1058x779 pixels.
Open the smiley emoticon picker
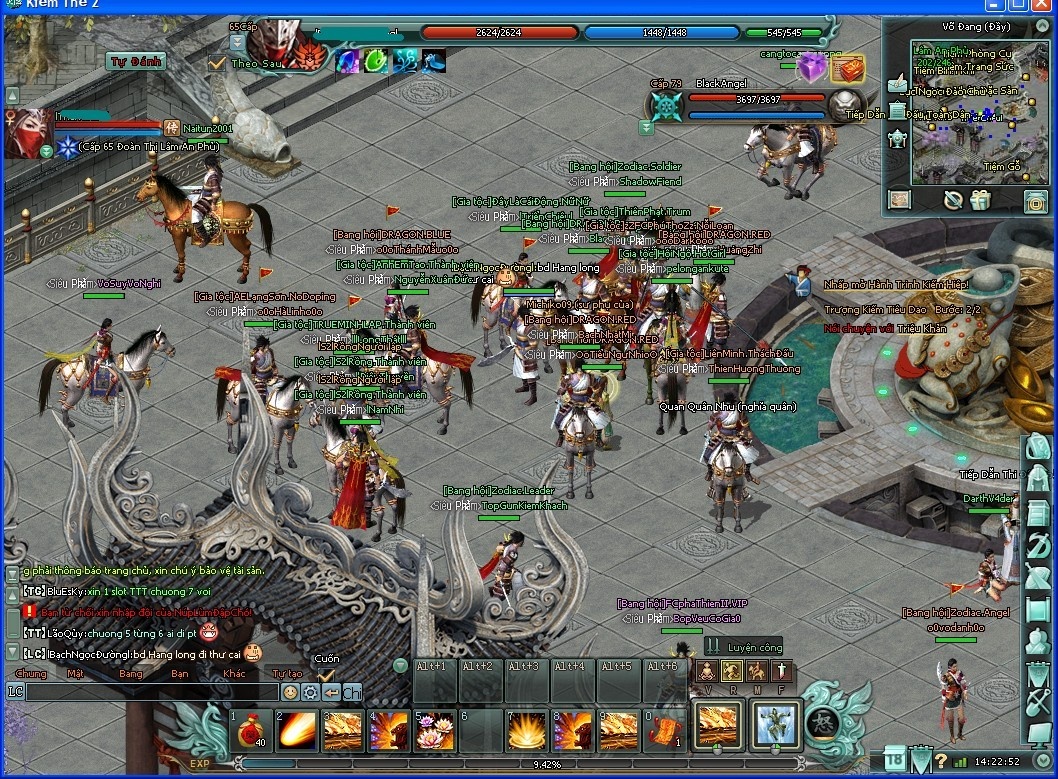point(290,691)
